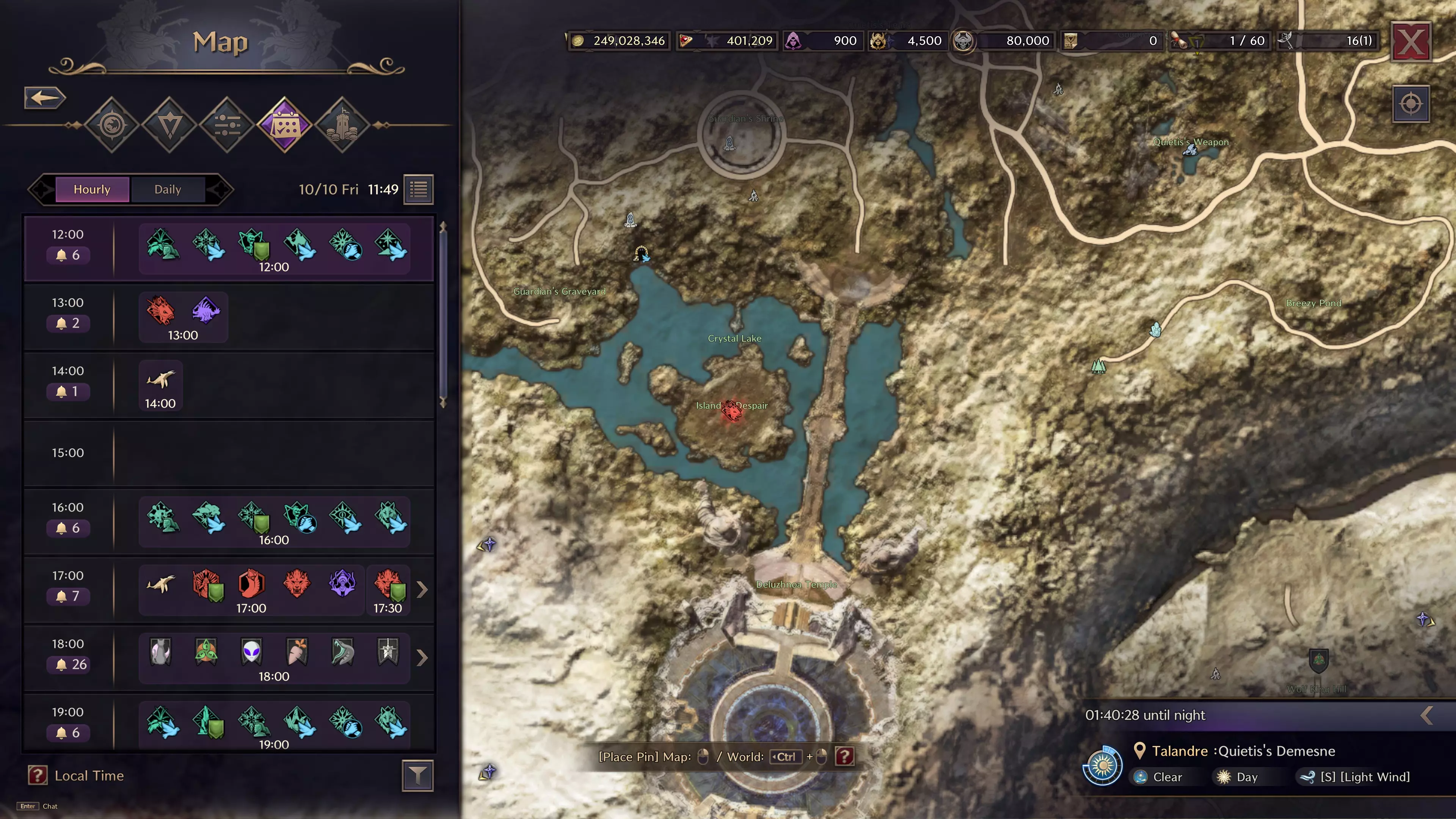
Task: Open the Local Time help question mark
Action: pos(37,775)
